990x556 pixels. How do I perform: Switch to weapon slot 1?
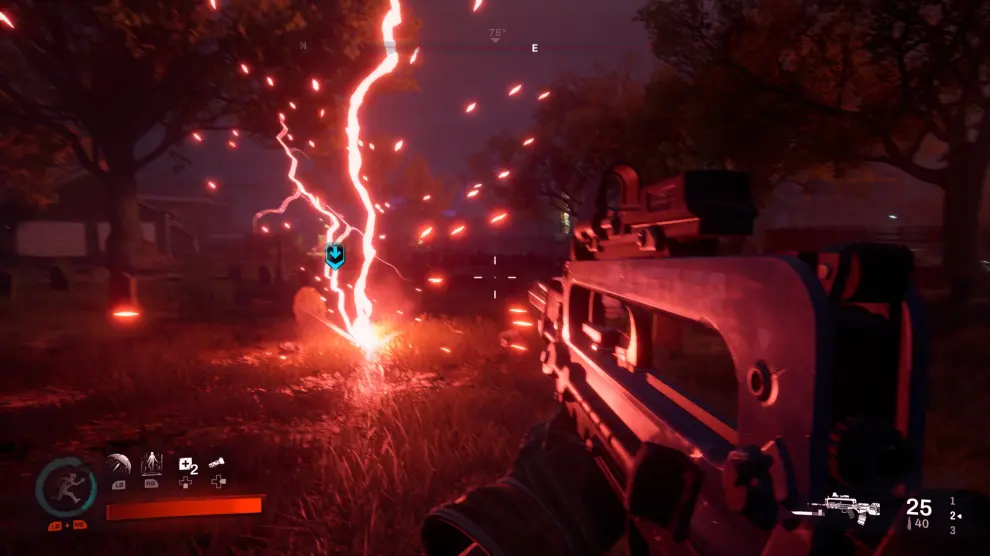[x=952, y=500]
